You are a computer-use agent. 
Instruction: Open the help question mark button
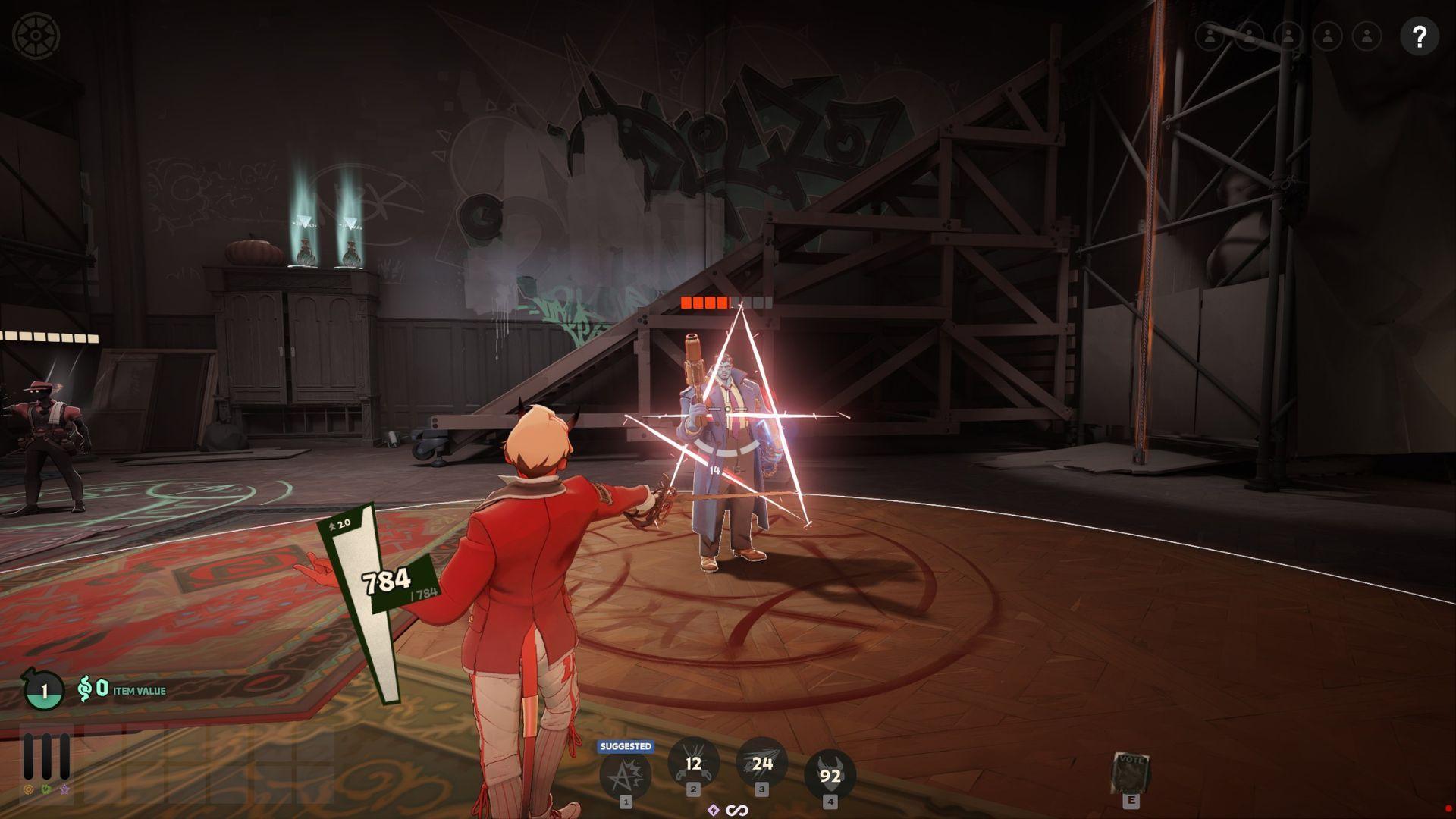click(x=1419, y=36)
